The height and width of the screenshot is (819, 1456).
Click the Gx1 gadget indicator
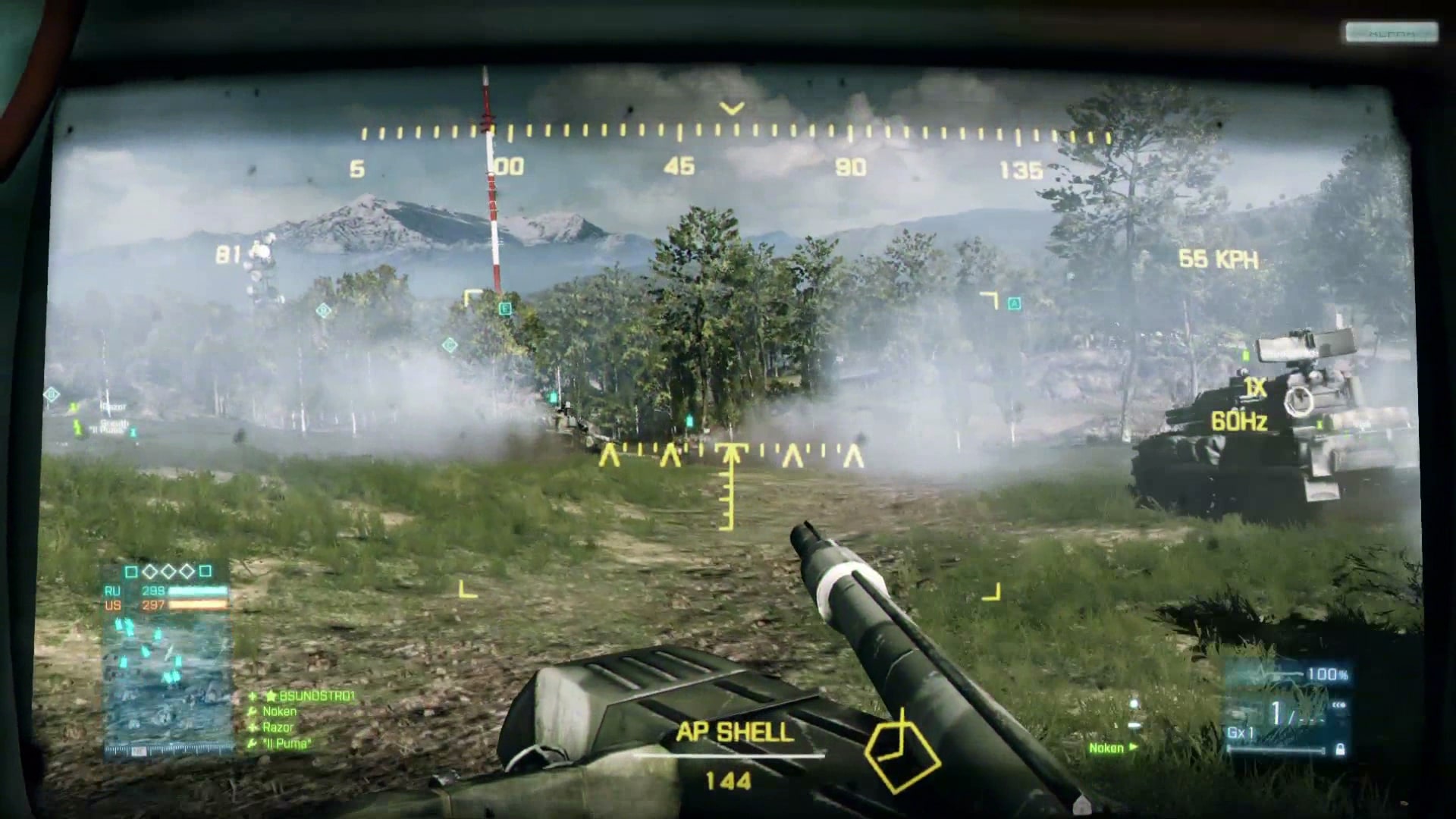[x=1241, y=733]
